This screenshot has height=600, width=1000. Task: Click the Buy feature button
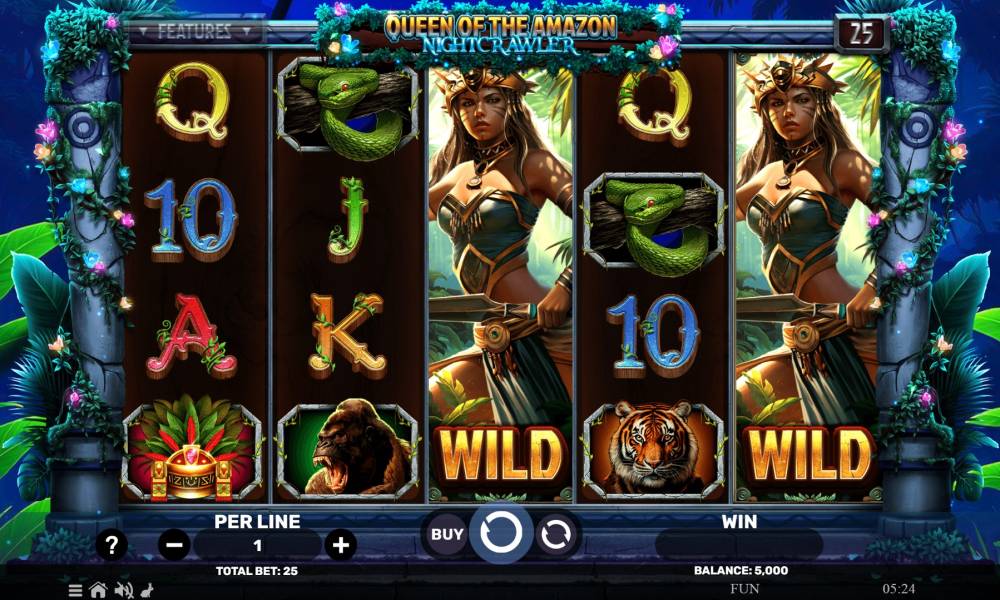tap(447, 534)
